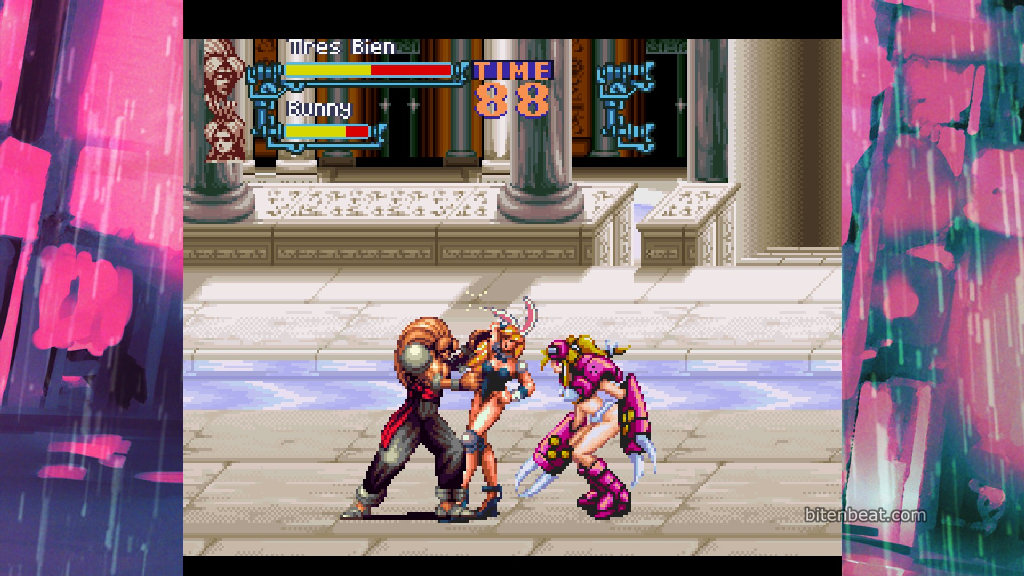Select the Bunny enemy portrait

pos(225,136)
